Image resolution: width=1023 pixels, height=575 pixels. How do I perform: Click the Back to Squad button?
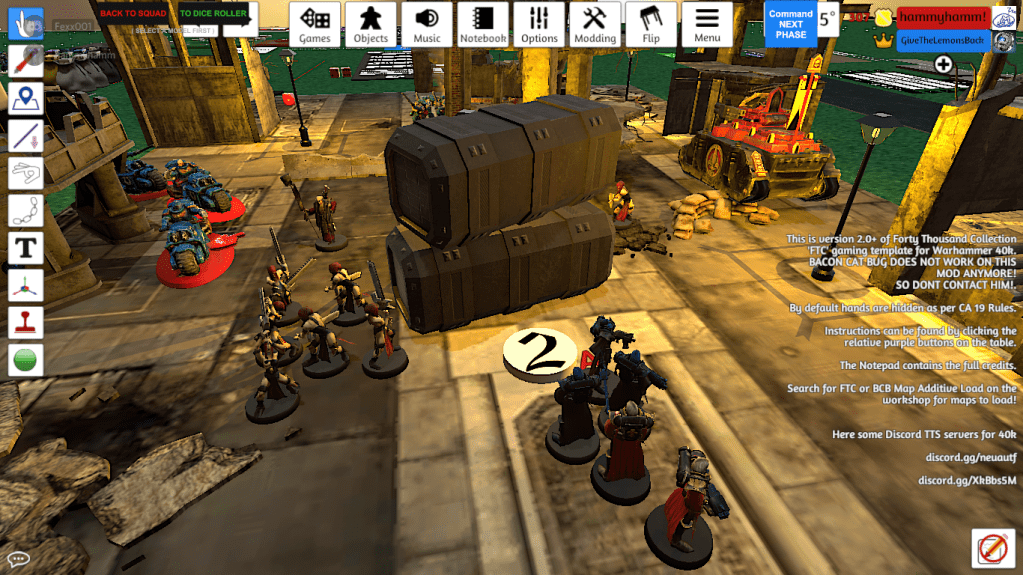[133, 13]
